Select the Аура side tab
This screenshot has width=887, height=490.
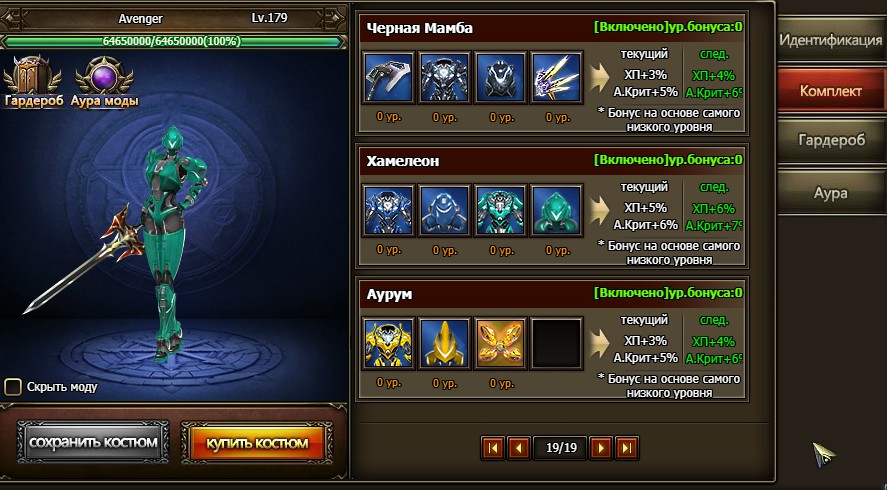tap(831, 190)
